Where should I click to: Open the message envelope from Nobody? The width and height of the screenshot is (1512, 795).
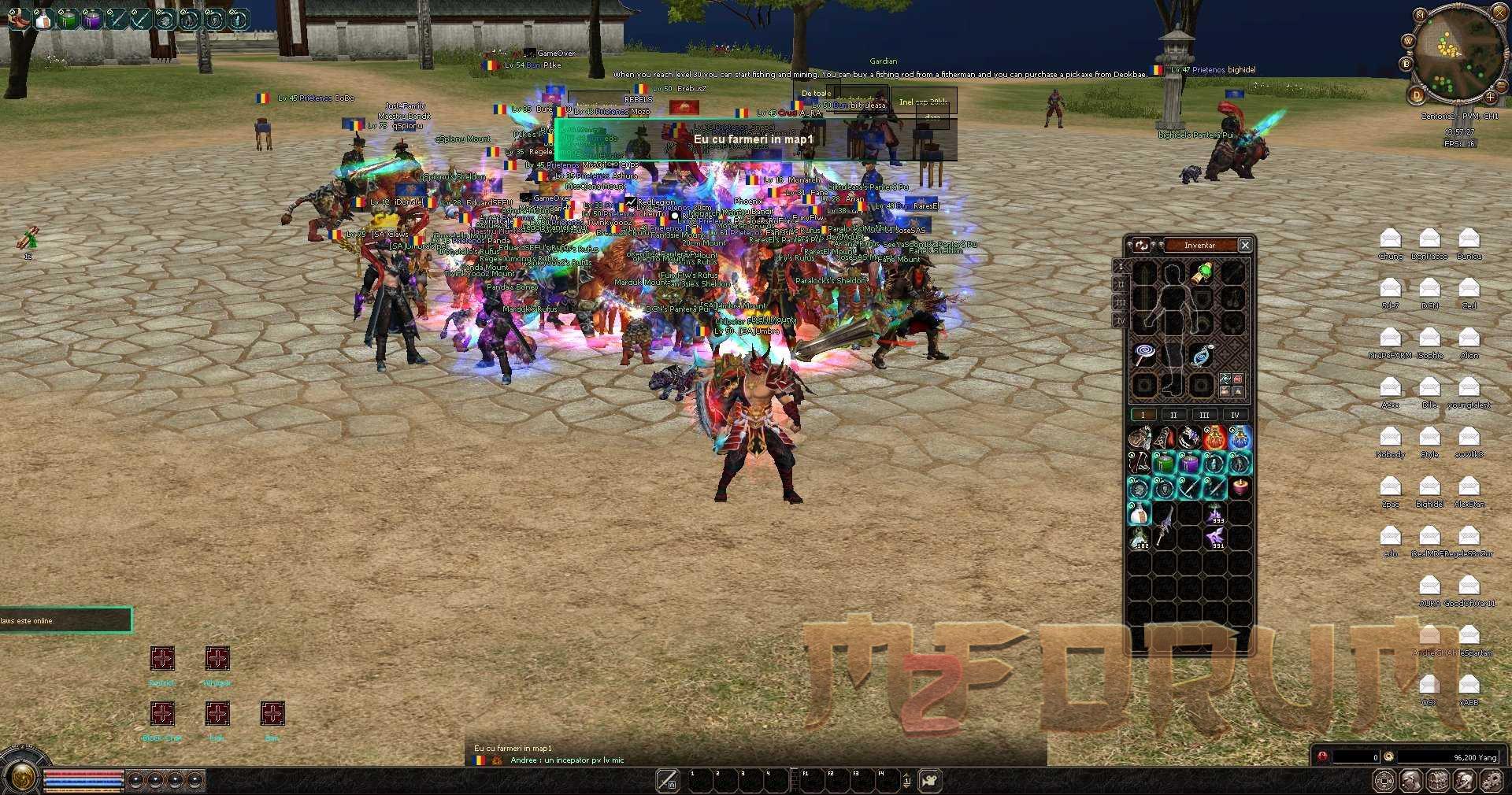[1391, 436]
